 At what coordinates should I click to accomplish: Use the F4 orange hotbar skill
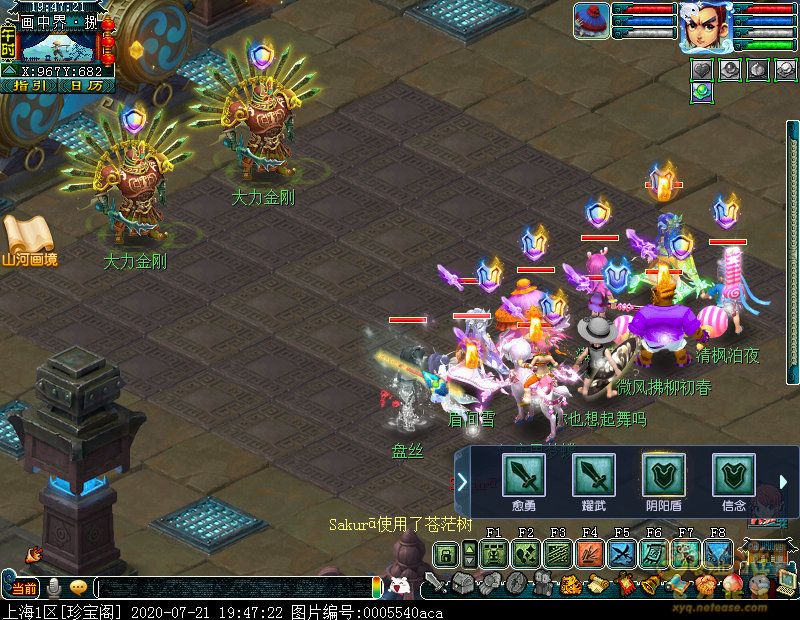pyautogui.click(x=589, y=553)
